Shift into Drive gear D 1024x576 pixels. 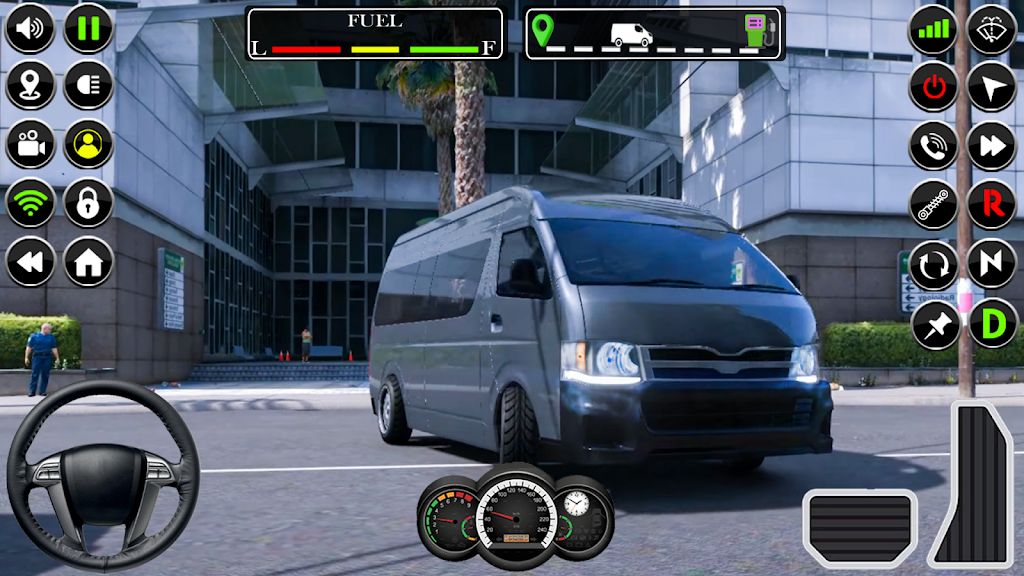point(992,323)
